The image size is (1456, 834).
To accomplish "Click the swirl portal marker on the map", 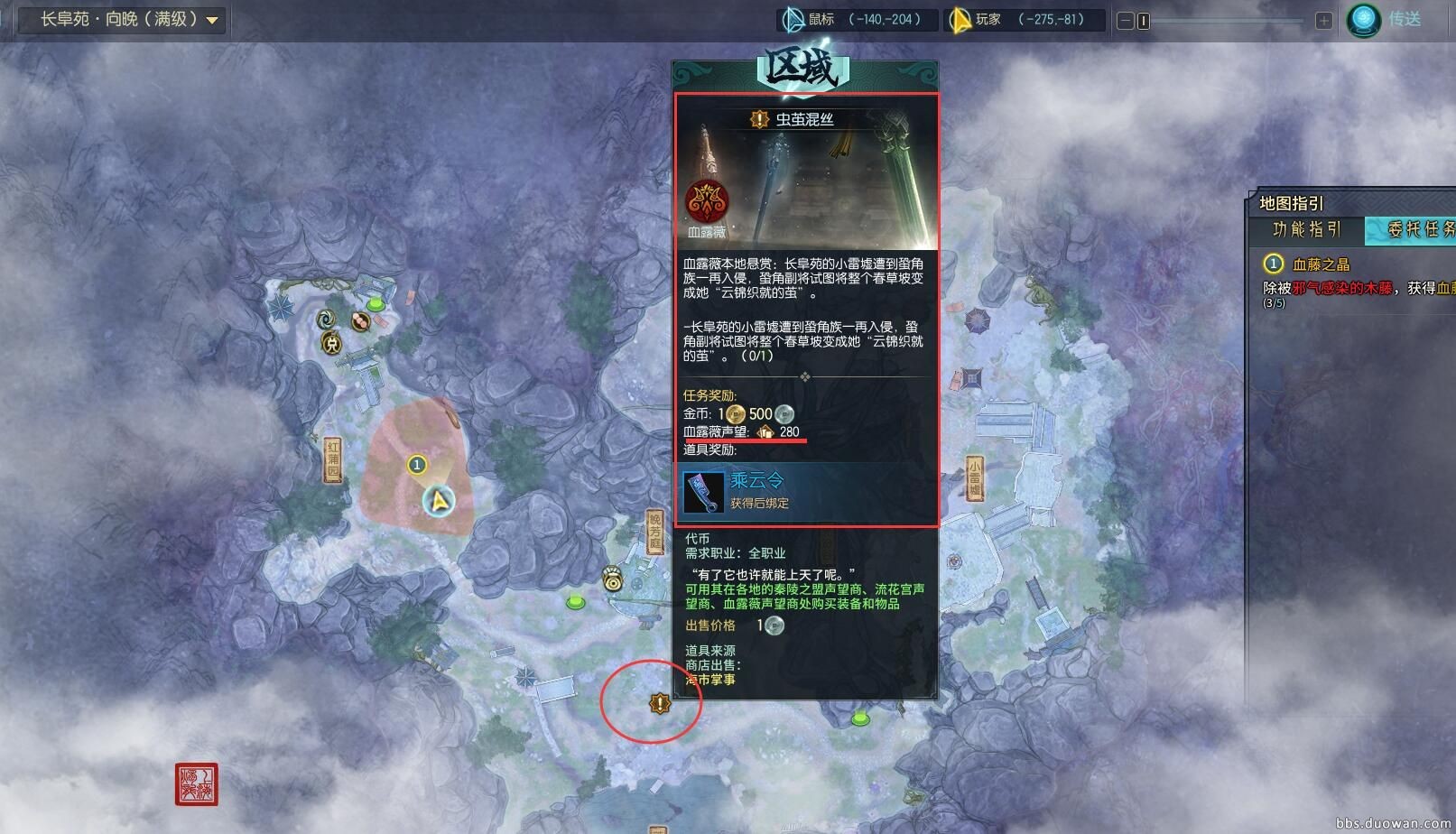I will (x=327, y=319).
